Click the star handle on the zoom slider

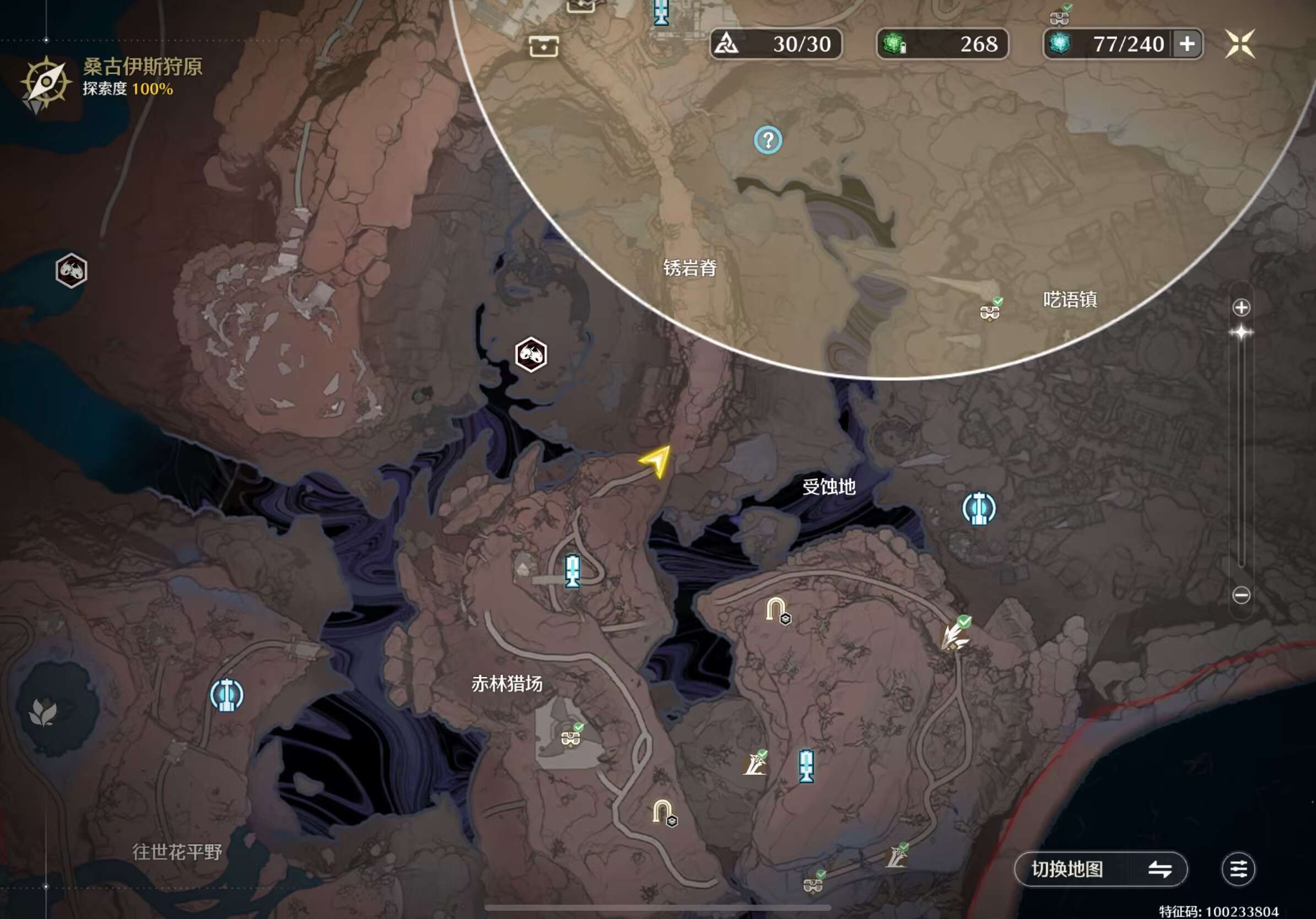tap(1241, 332)
